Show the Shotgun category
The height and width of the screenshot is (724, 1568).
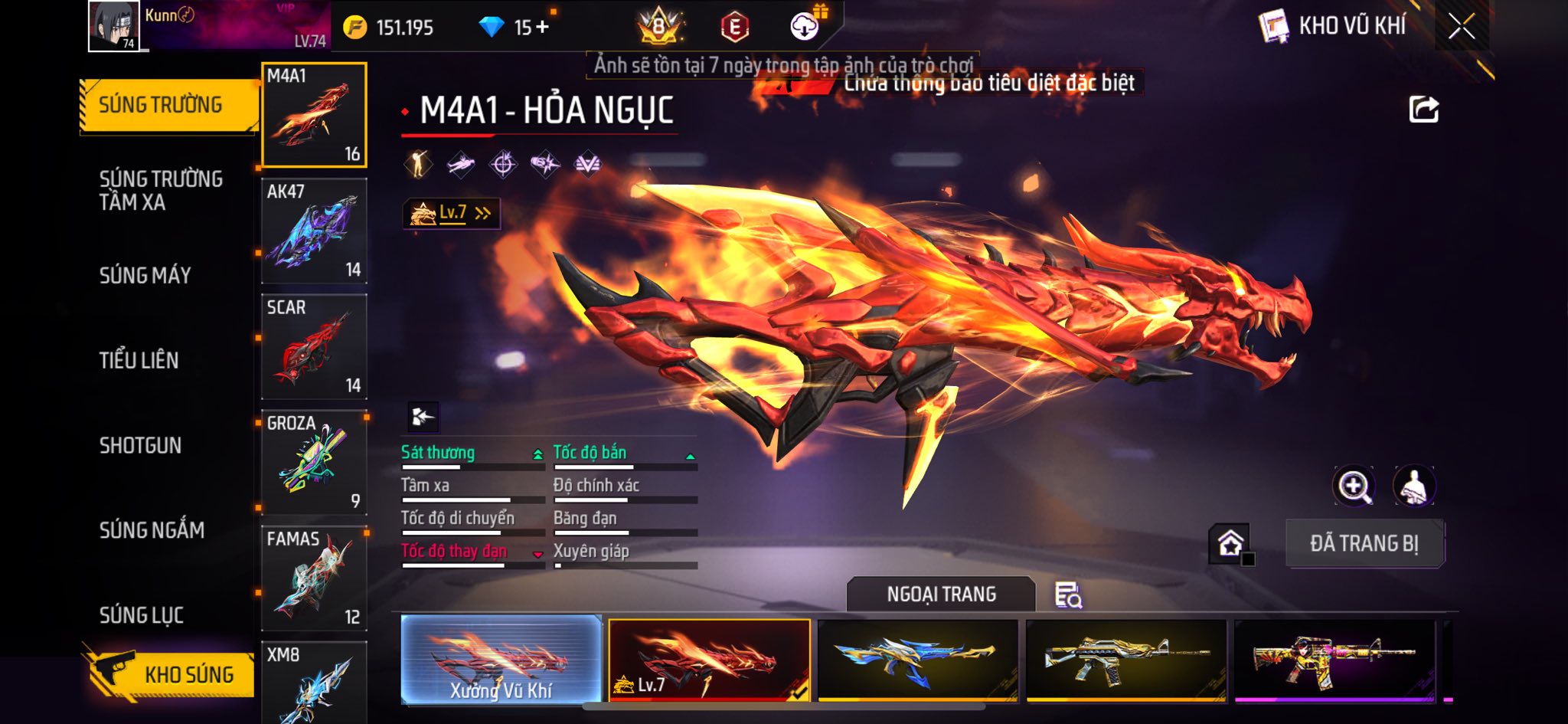[140, 445]
